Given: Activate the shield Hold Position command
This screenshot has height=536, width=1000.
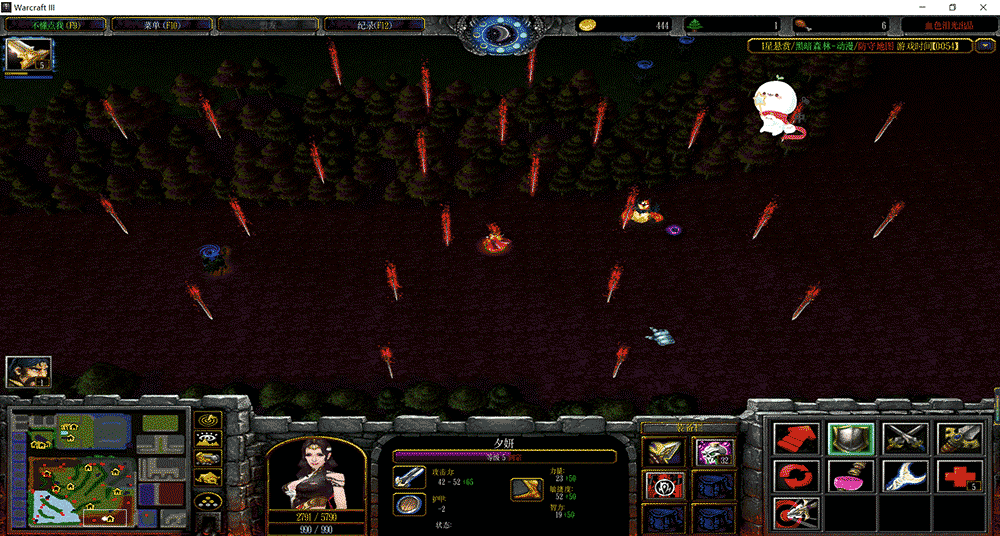Looking at the screenshot, I should tap(851, 439).
